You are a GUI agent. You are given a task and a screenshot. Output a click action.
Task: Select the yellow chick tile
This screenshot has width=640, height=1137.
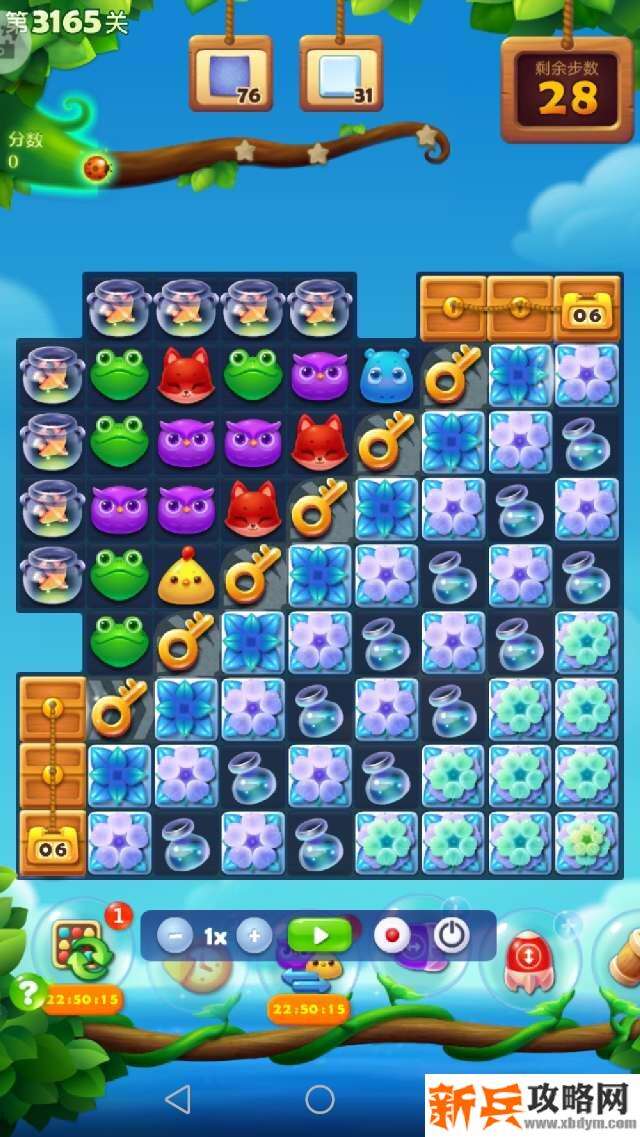point(186,577)
